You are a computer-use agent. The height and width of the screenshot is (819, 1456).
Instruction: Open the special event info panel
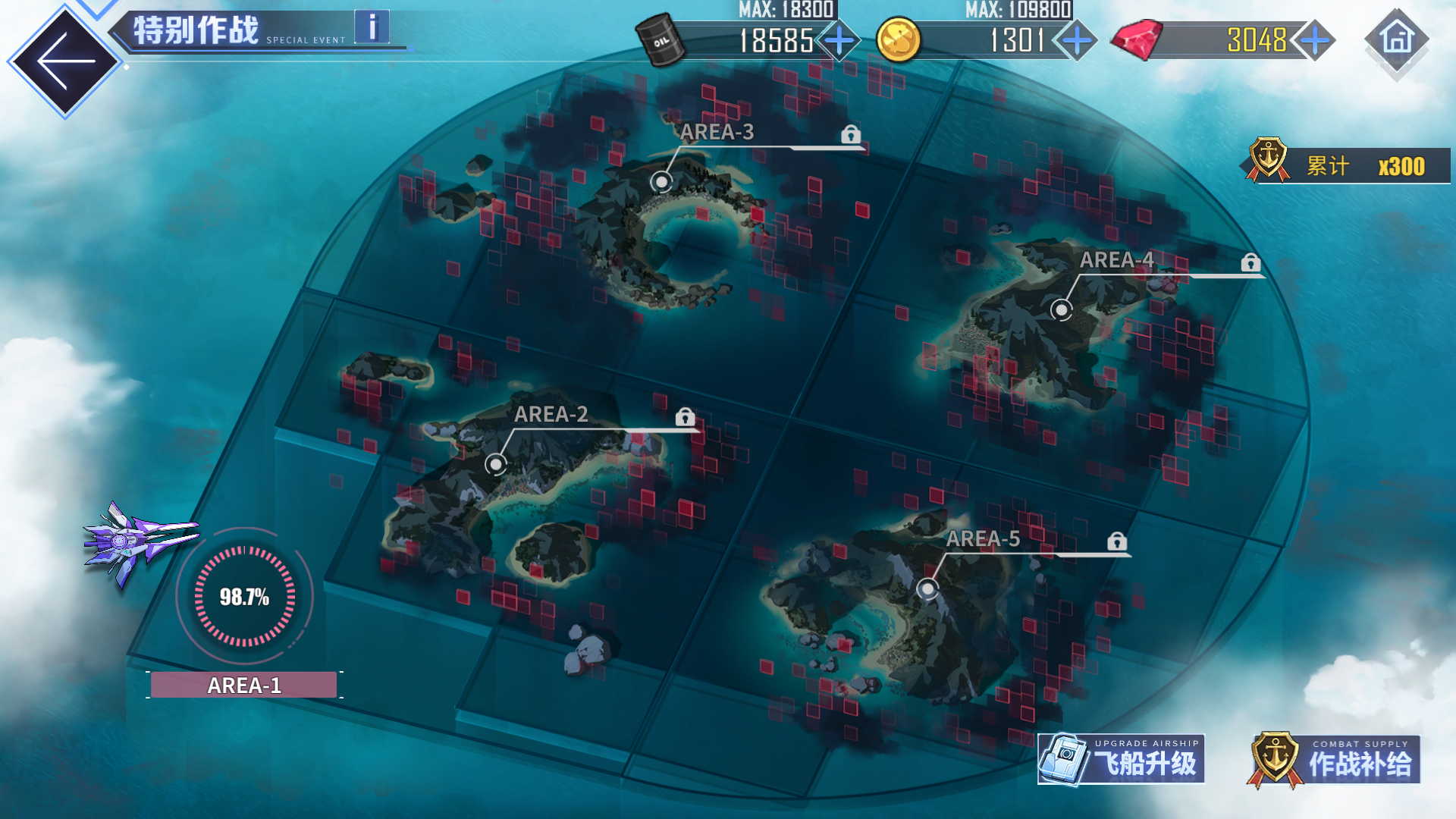coord(372,28)
